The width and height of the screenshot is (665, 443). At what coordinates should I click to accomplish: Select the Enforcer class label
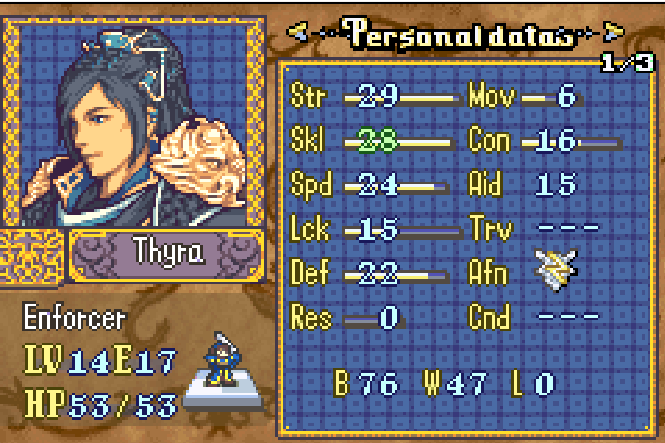[x=75, y=319]
